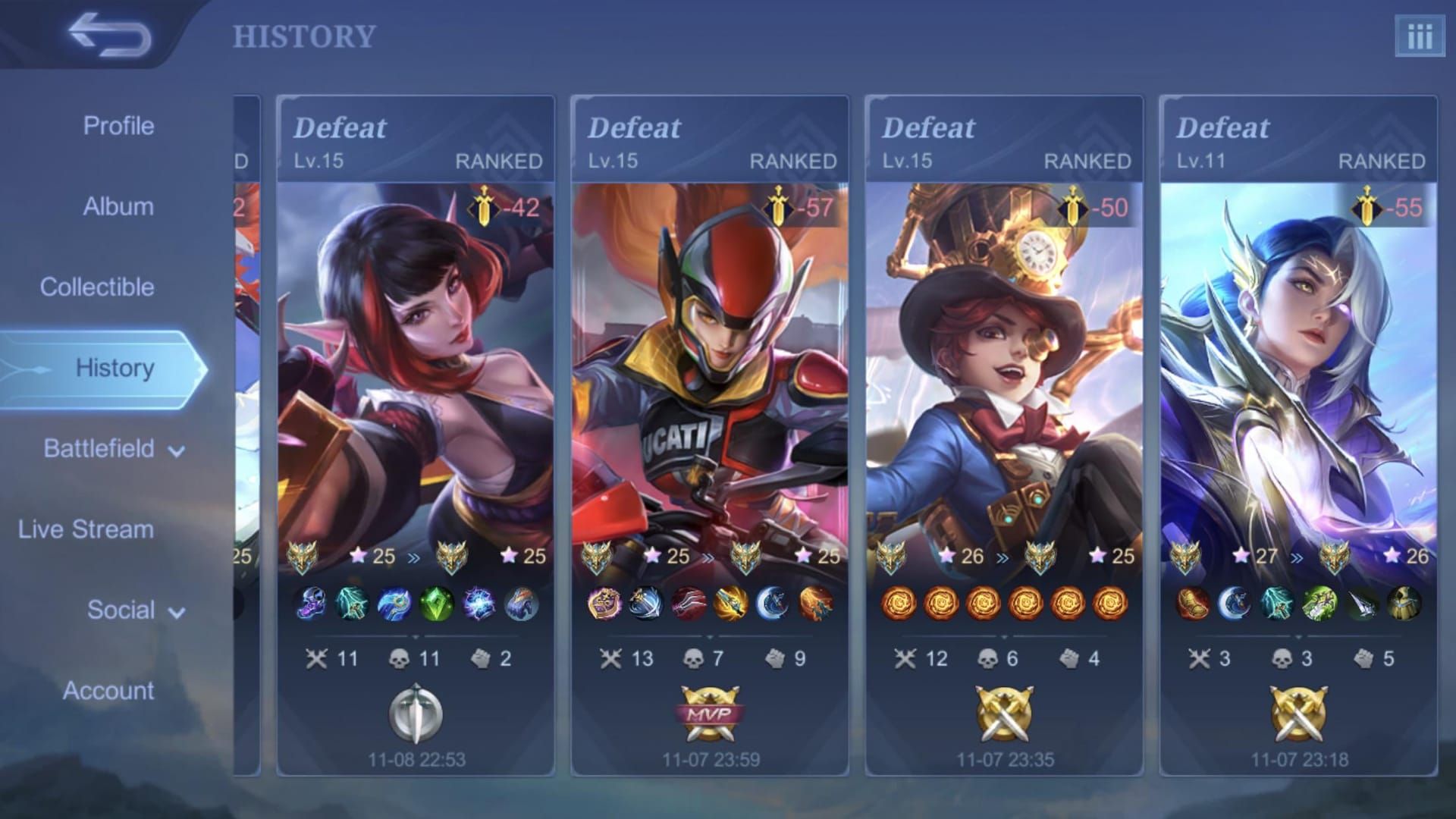Switch to the Album tab
Image resolution: width=1456 pixels, height=819 pixels.
tap(118, 206)
